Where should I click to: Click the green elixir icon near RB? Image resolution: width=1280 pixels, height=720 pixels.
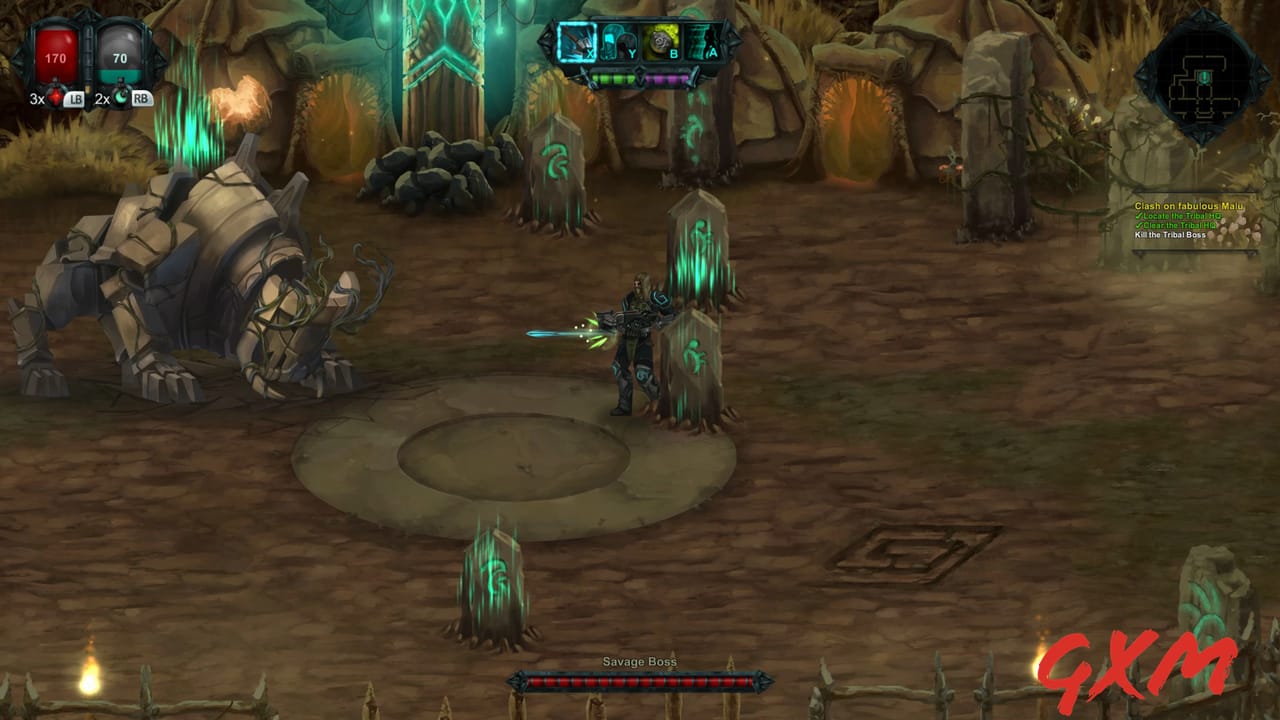[122, 99]
